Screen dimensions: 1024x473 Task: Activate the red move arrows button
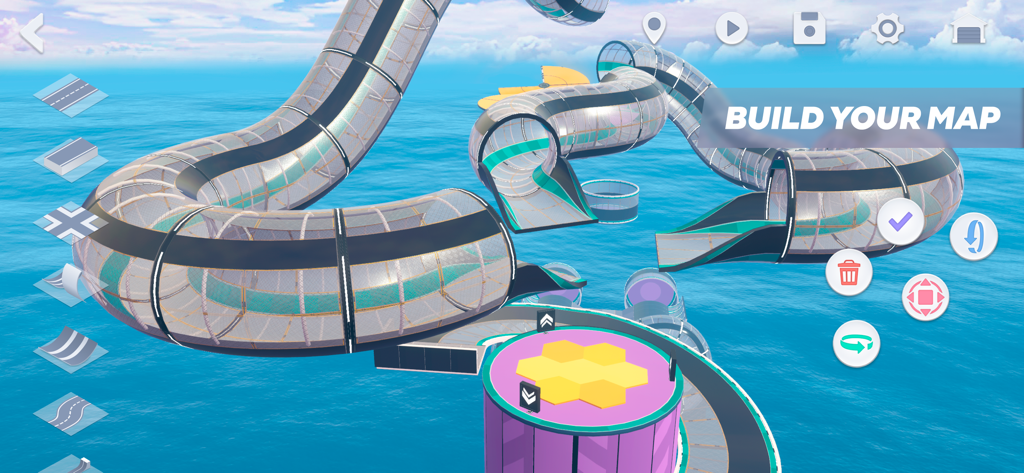click(x=925, y=297)
